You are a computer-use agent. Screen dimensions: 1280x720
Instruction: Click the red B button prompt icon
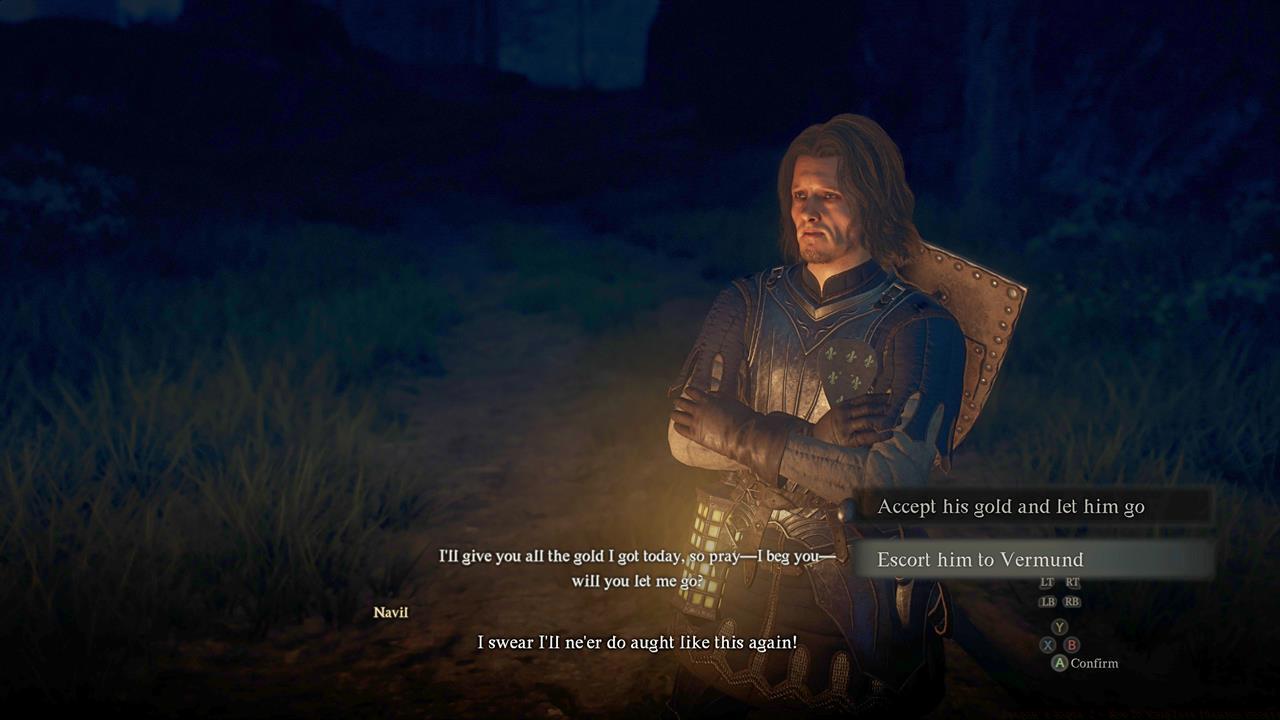pos(1072,644)
